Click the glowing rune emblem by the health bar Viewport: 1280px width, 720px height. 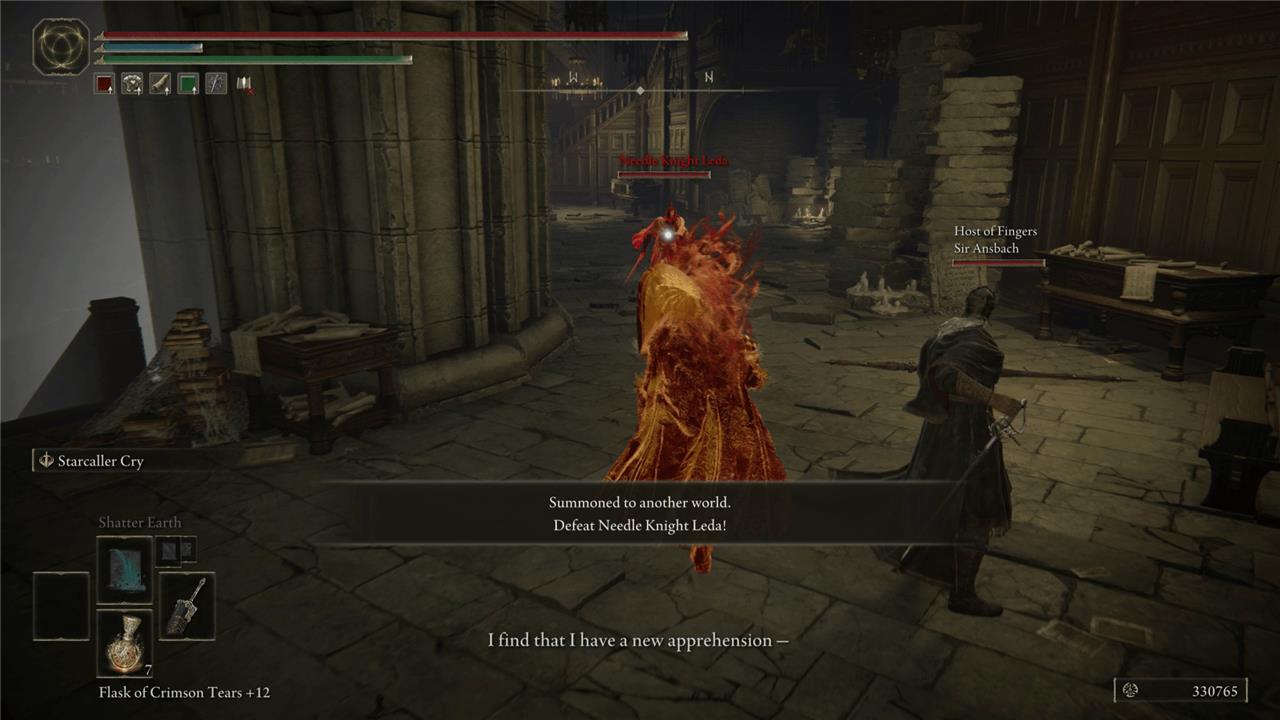click(61, 47)
